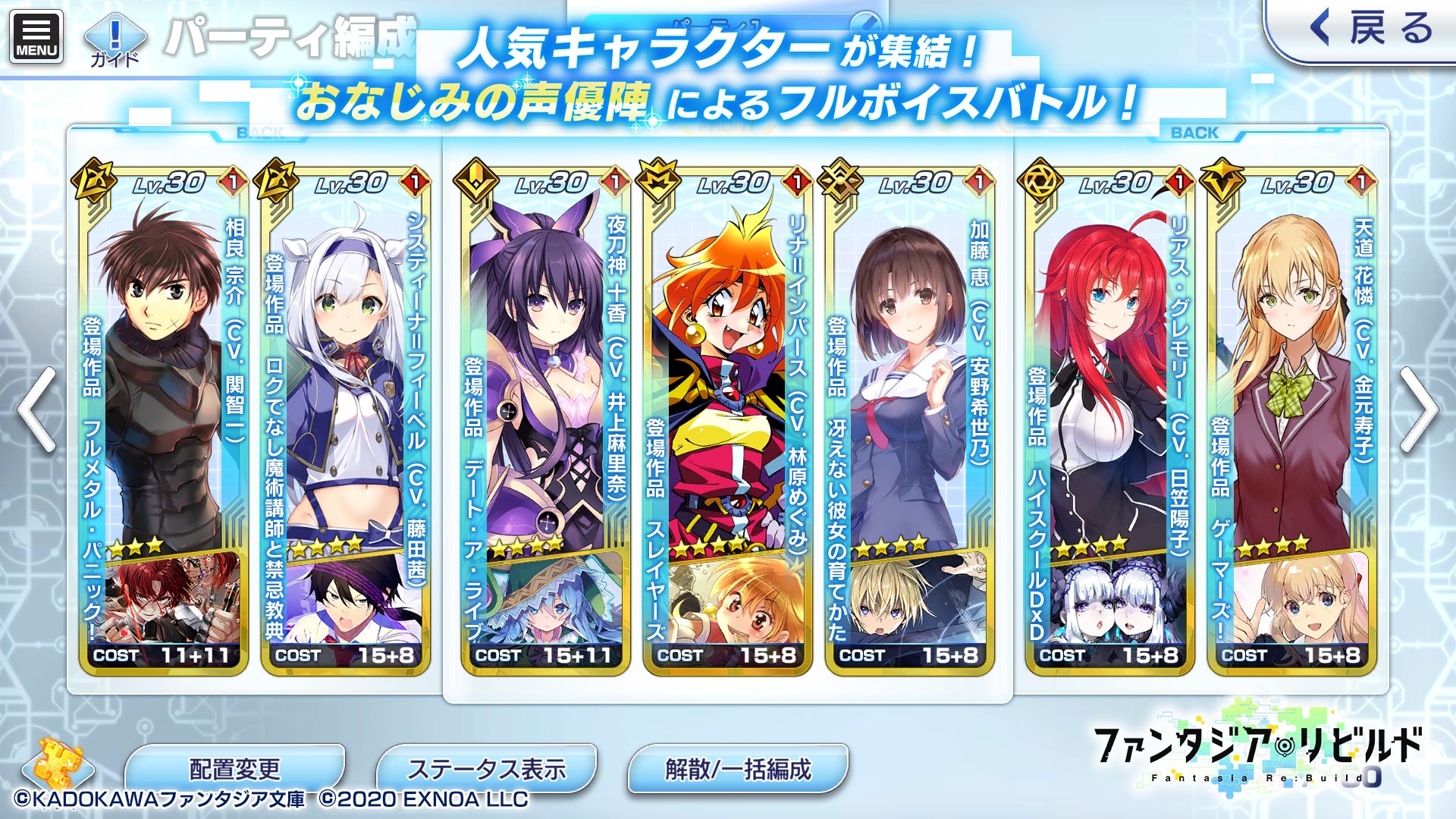Screen dimensions: 1456x819
Task: Choose the 夜刀神十香 character card
Action: click(x=545, y=379)
